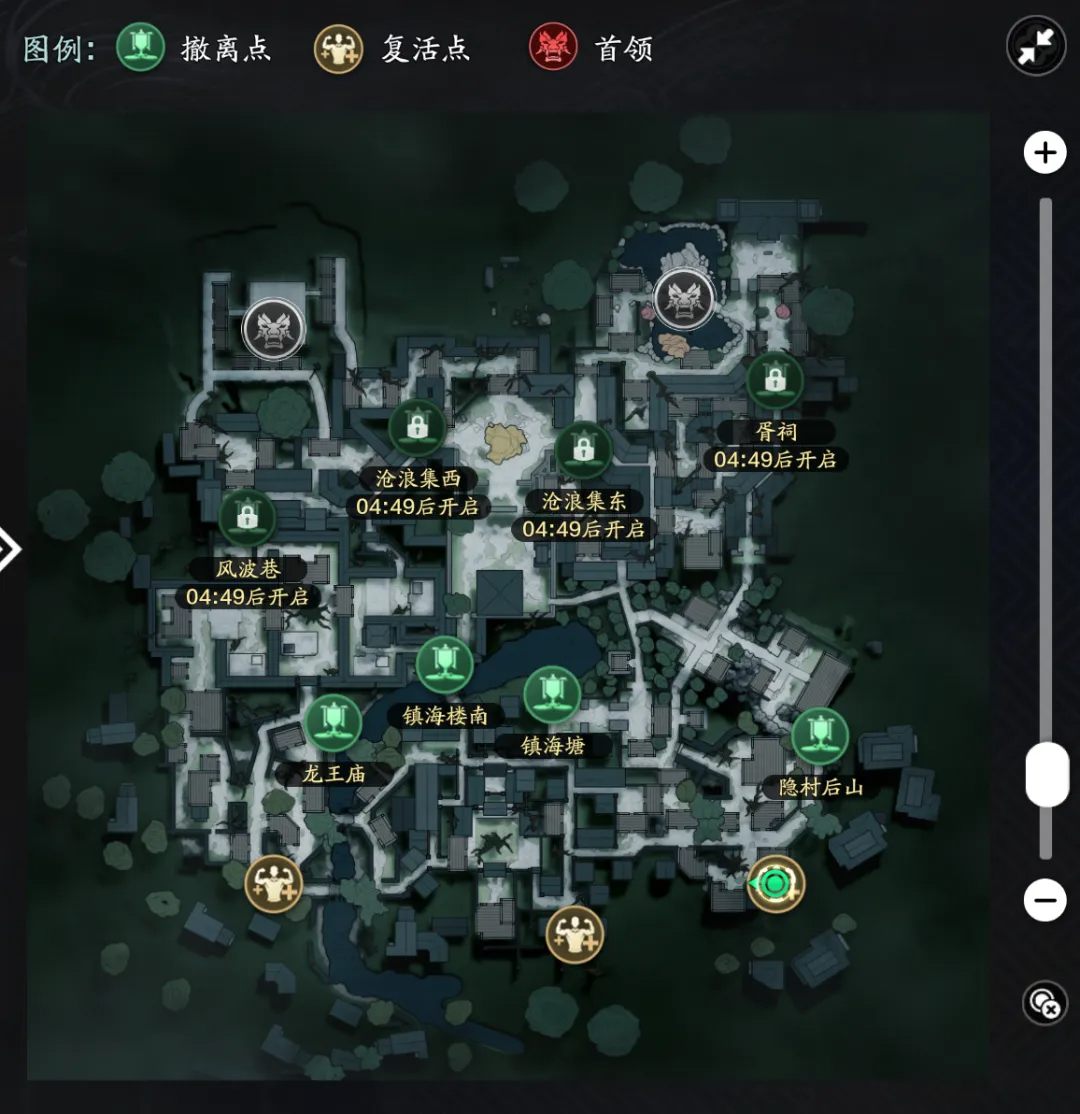The image size is (1080, 1114).
Task: Click the zoom slider handle
Action: [x=1046, y=774]
